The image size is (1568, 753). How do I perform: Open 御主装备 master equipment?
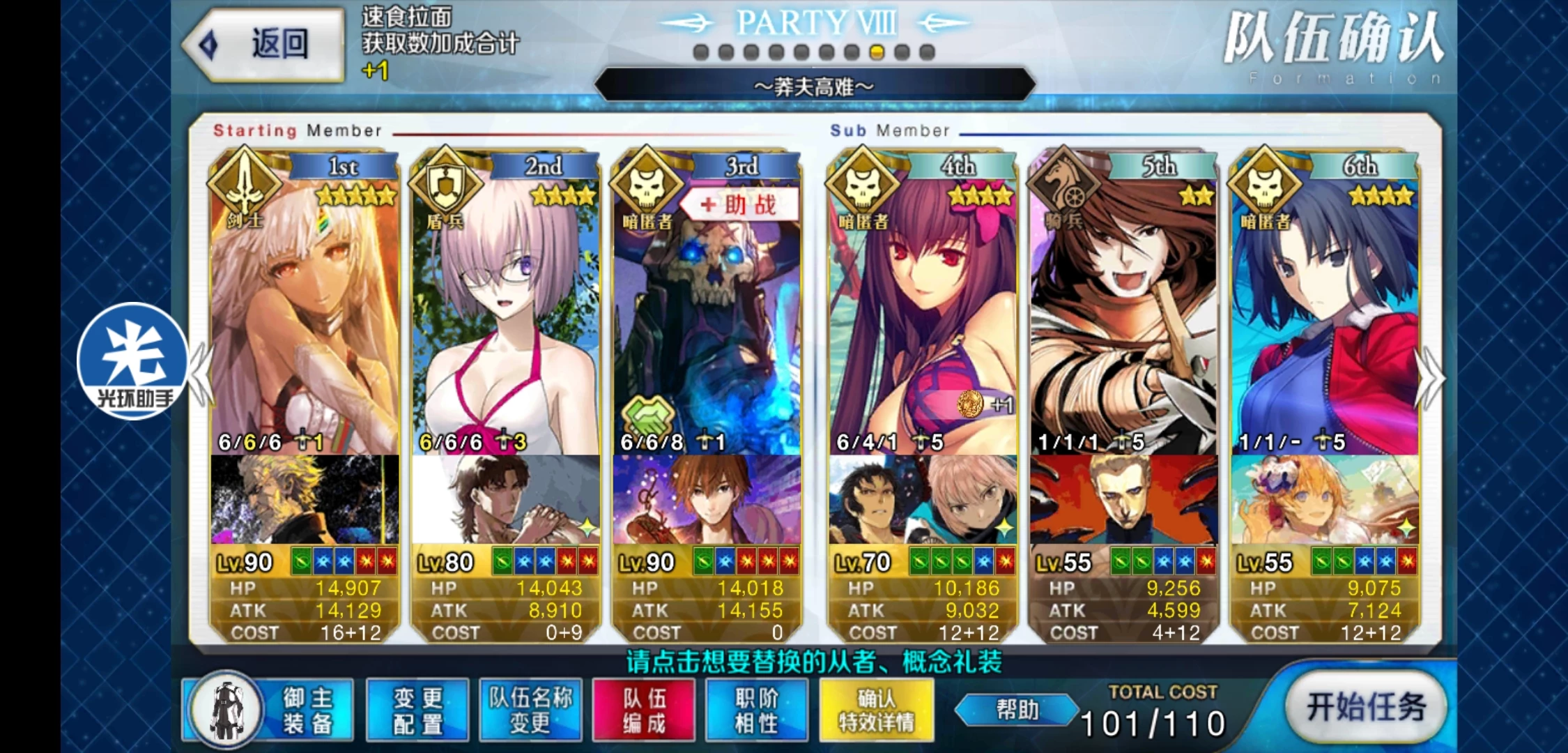tap(268, 710)
